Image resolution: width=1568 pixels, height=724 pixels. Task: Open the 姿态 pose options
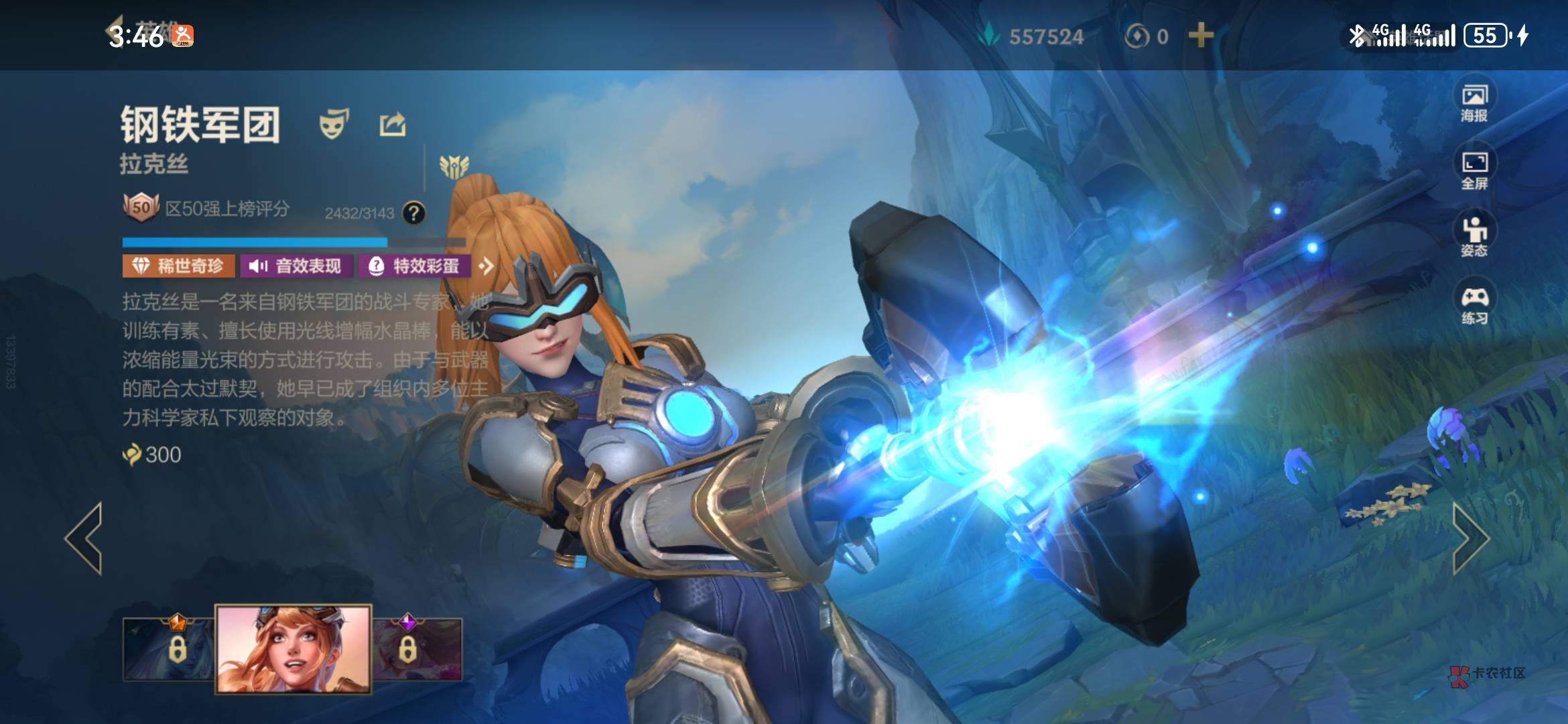1474,237
